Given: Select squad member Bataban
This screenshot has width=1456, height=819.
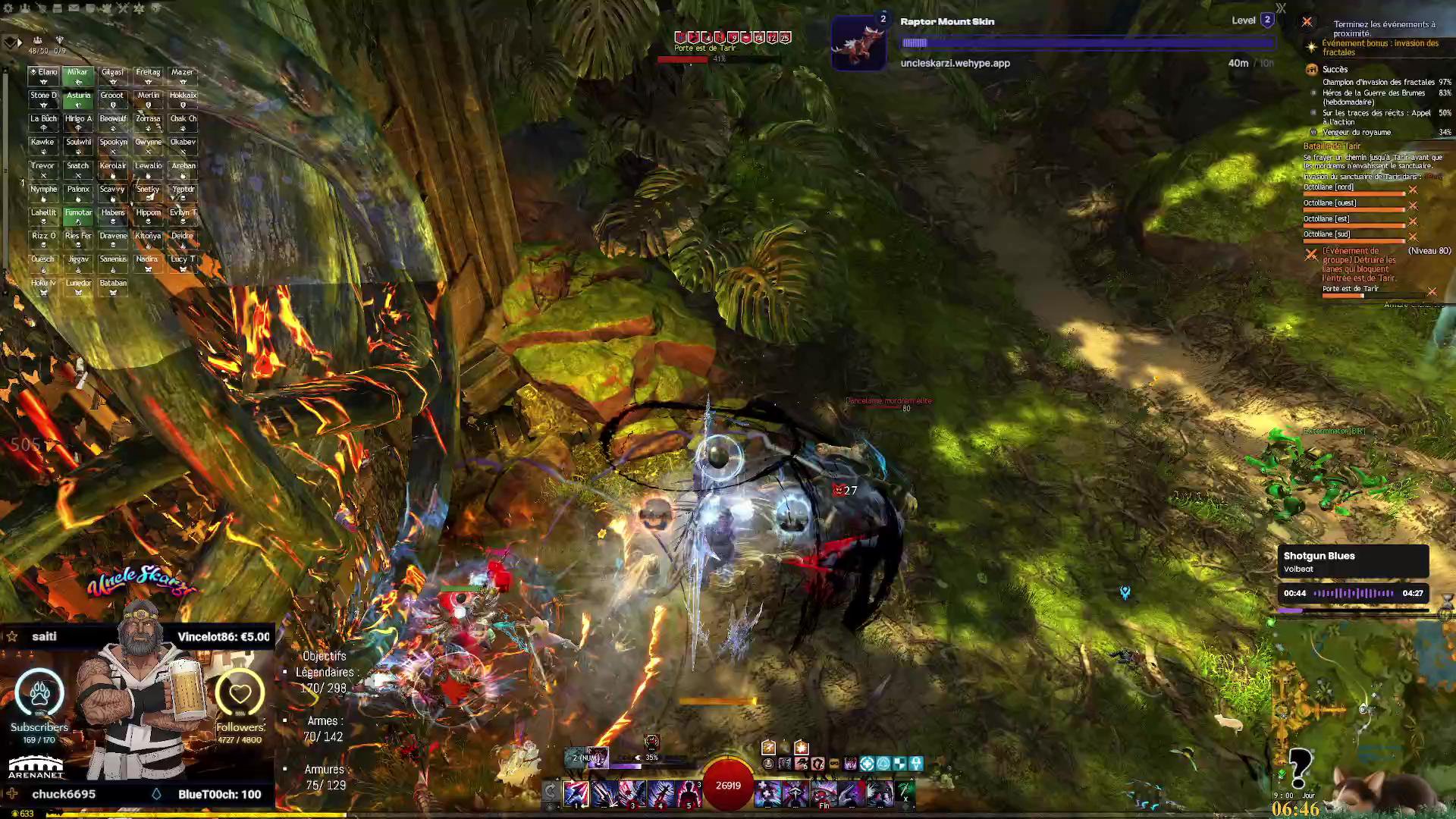Looking at the screenshot, I should click(113, 287).
